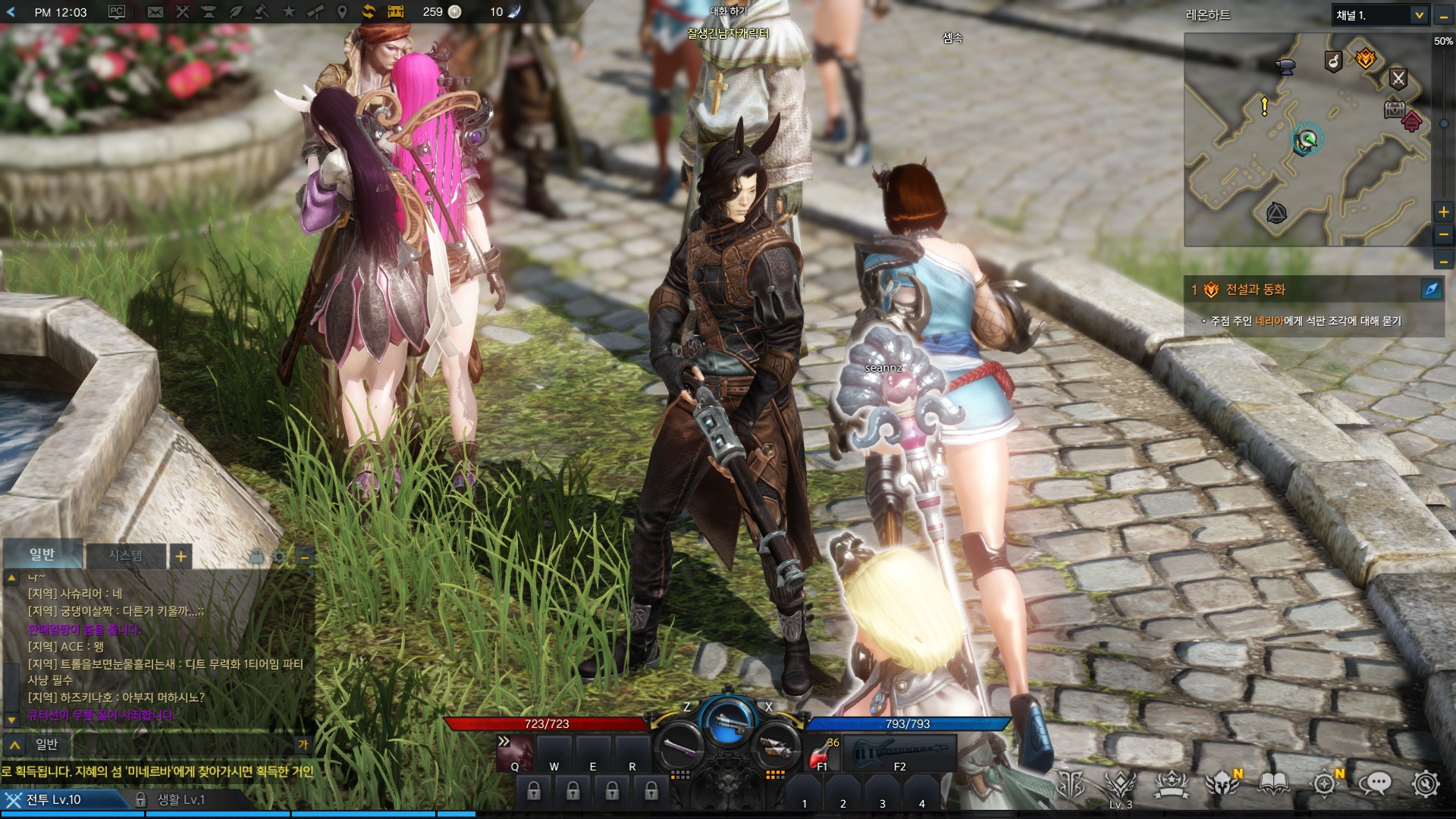Open the 전설과 동화 quest tracker entry
Viewport: 1456px width, 819px height.
[x=1255, y=290]
